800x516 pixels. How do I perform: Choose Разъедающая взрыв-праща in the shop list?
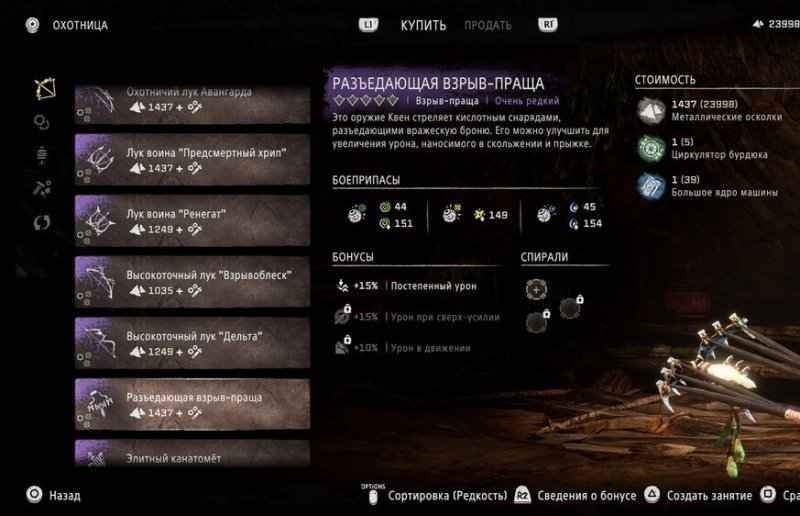191,404
